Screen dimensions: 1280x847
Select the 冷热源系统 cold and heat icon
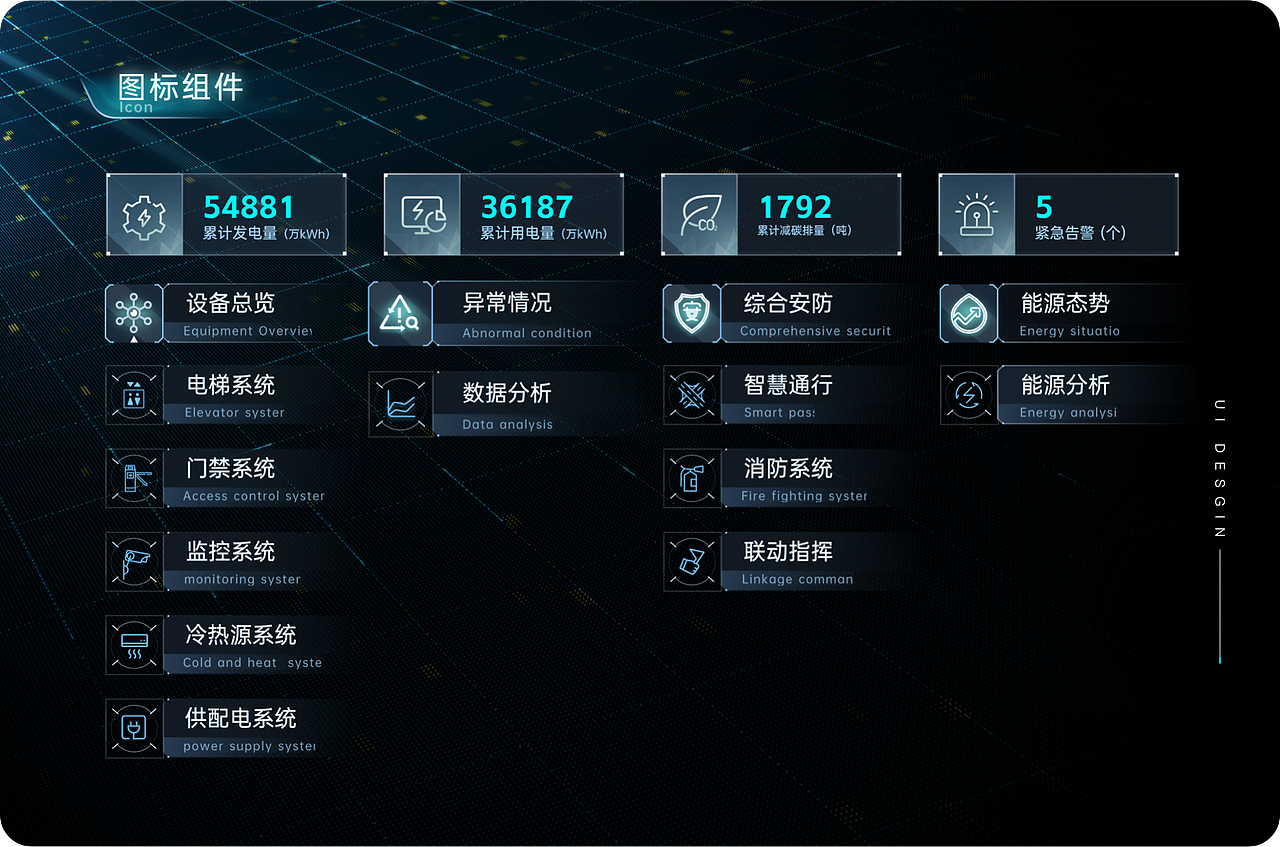coord(134,645)
